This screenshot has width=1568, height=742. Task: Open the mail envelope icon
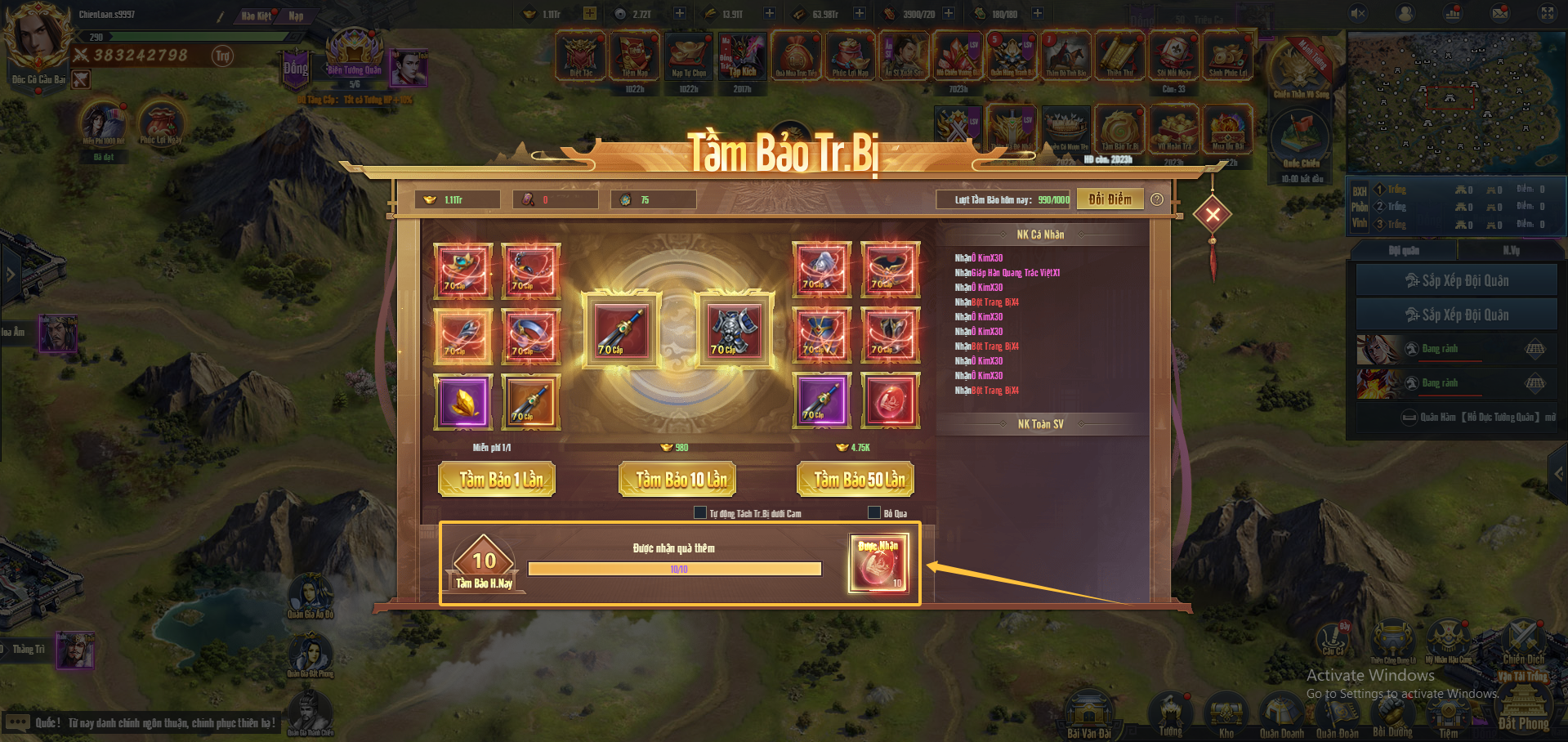1500,13
